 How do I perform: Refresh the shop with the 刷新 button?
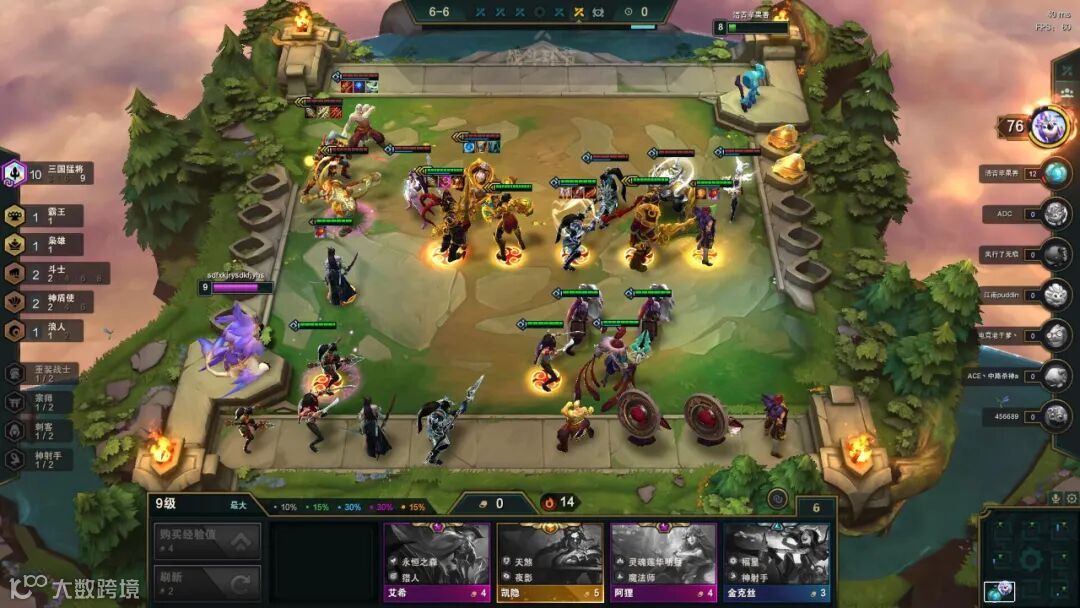tap(207, 583)
